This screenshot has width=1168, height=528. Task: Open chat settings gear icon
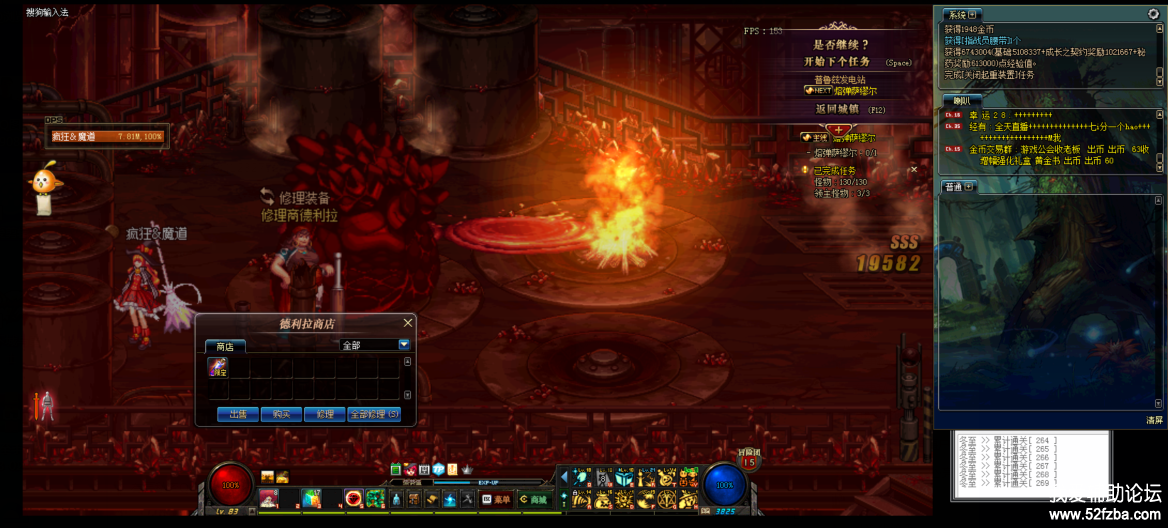coord(1153,14)
